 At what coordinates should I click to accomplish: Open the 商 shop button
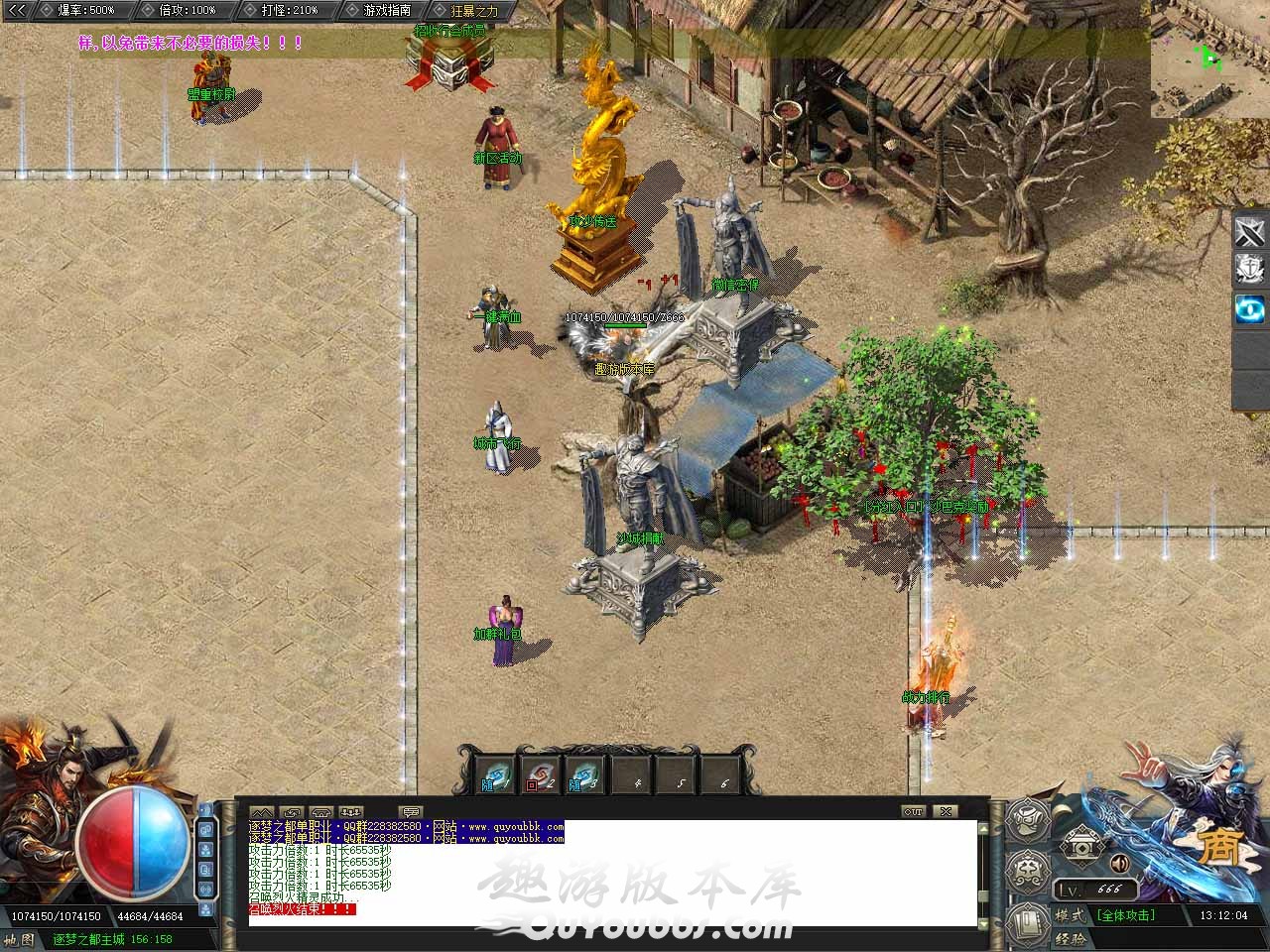pyautogui.click(x=1222, y=850)
